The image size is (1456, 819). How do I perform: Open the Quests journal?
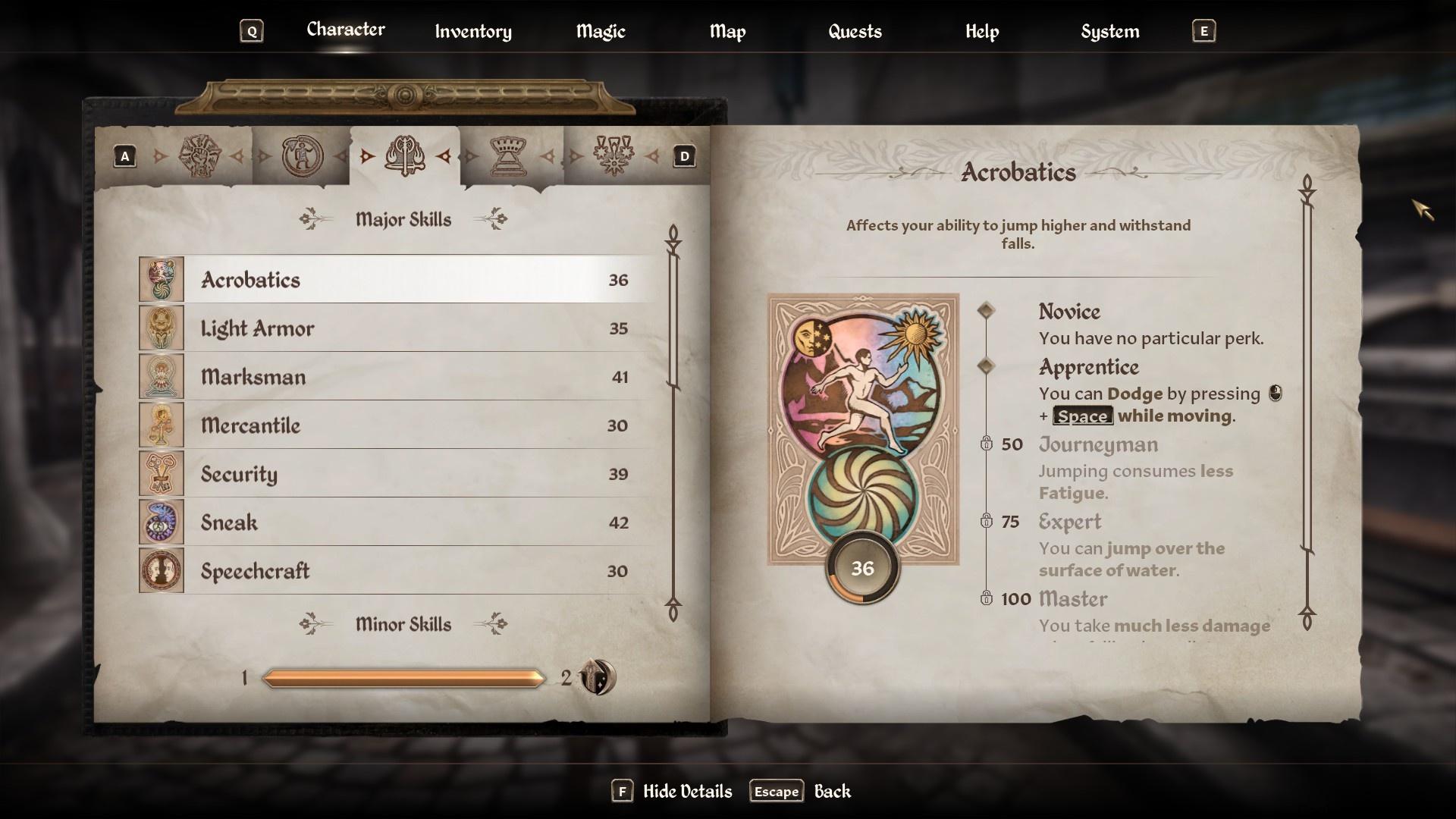click(x=855, y=31)
